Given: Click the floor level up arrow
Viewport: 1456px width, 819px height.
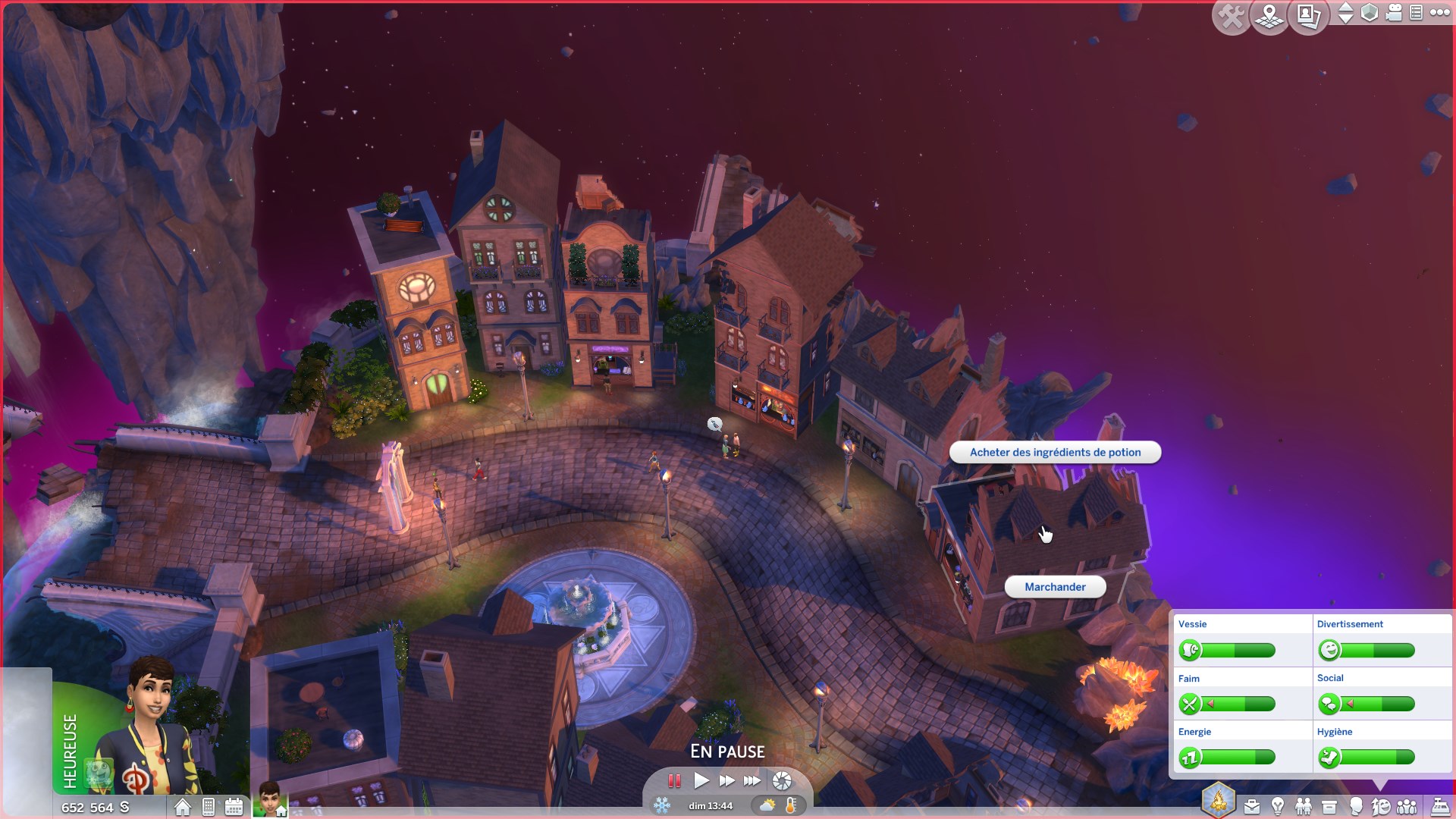Looking at the screenshot, I should click(1345, 8).
